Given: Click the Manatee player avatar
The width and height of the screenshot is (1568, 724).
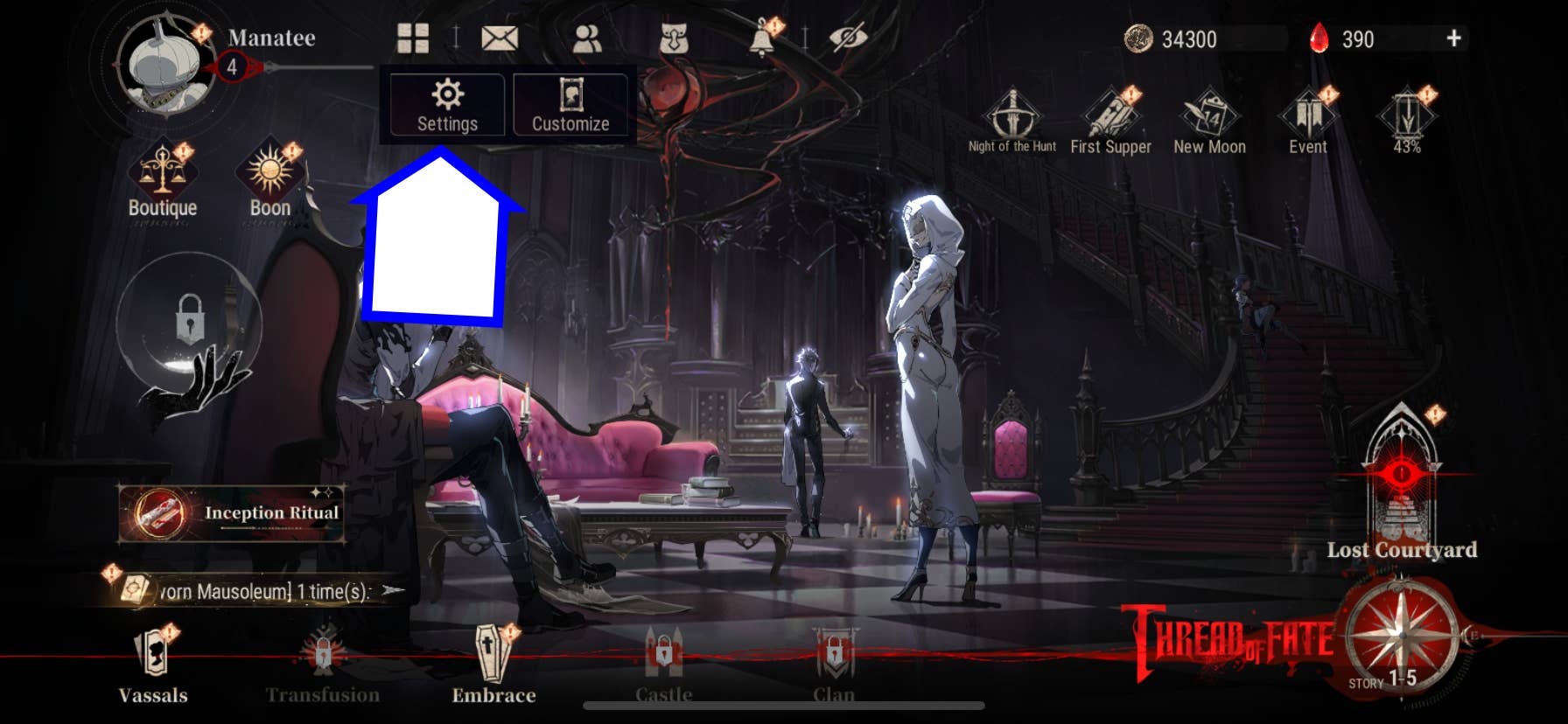Looking at the screenshot, I should coord(166,66).
